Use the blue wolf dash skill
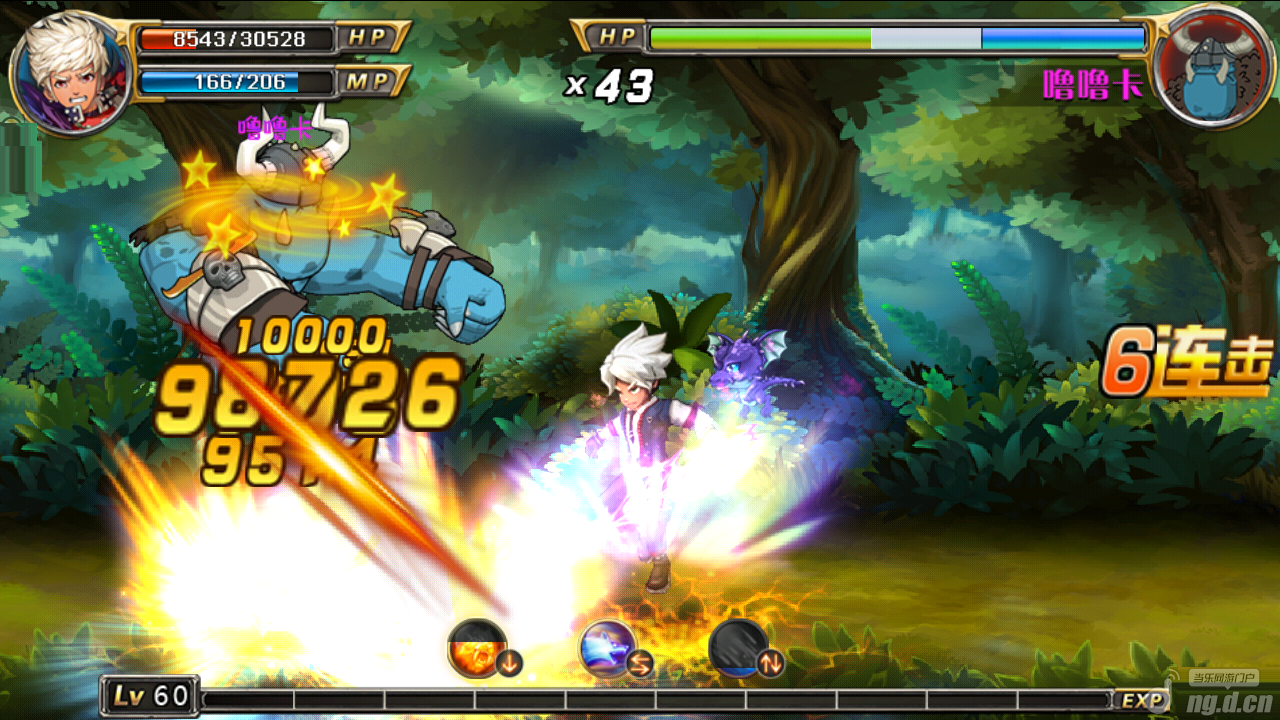 (607, 648)
